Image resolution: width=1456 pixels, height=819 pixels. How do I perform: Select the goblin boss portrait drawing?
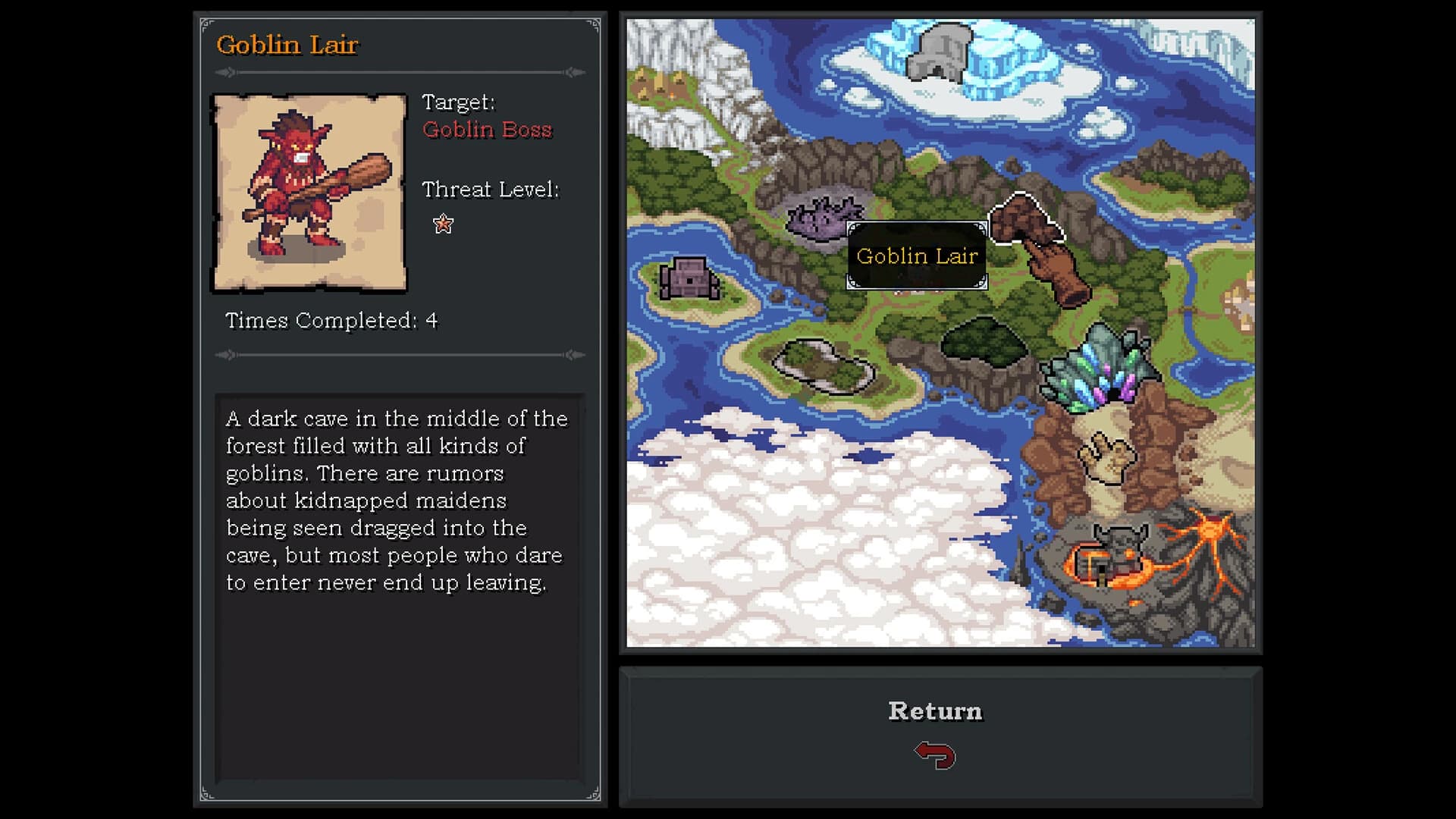click(x=309, y=193)
